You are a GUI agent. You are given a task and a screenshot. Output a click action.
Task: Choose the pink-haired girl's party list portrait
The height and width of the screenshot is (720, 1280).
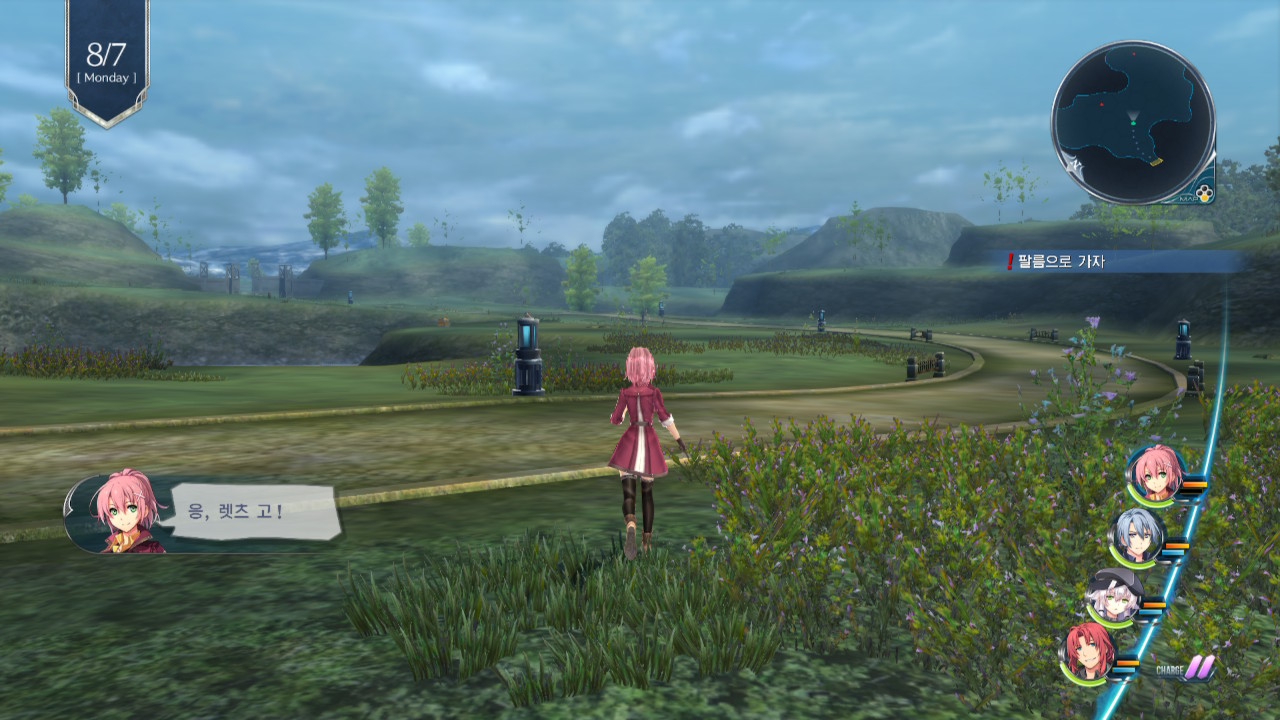coord(1155,473)
